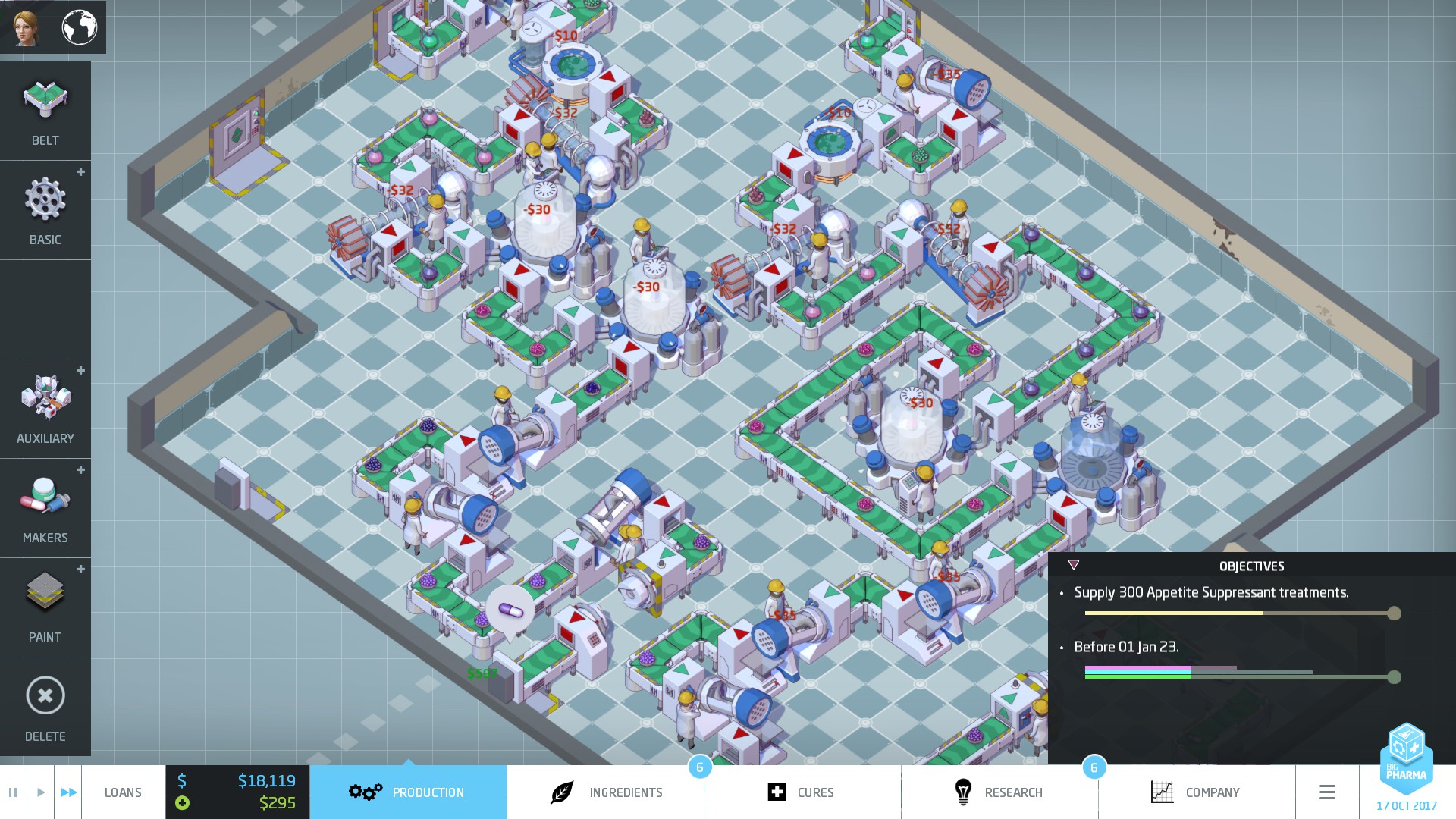Open the Ingredients tab
1456x819 pixels.
click(606, 792)
